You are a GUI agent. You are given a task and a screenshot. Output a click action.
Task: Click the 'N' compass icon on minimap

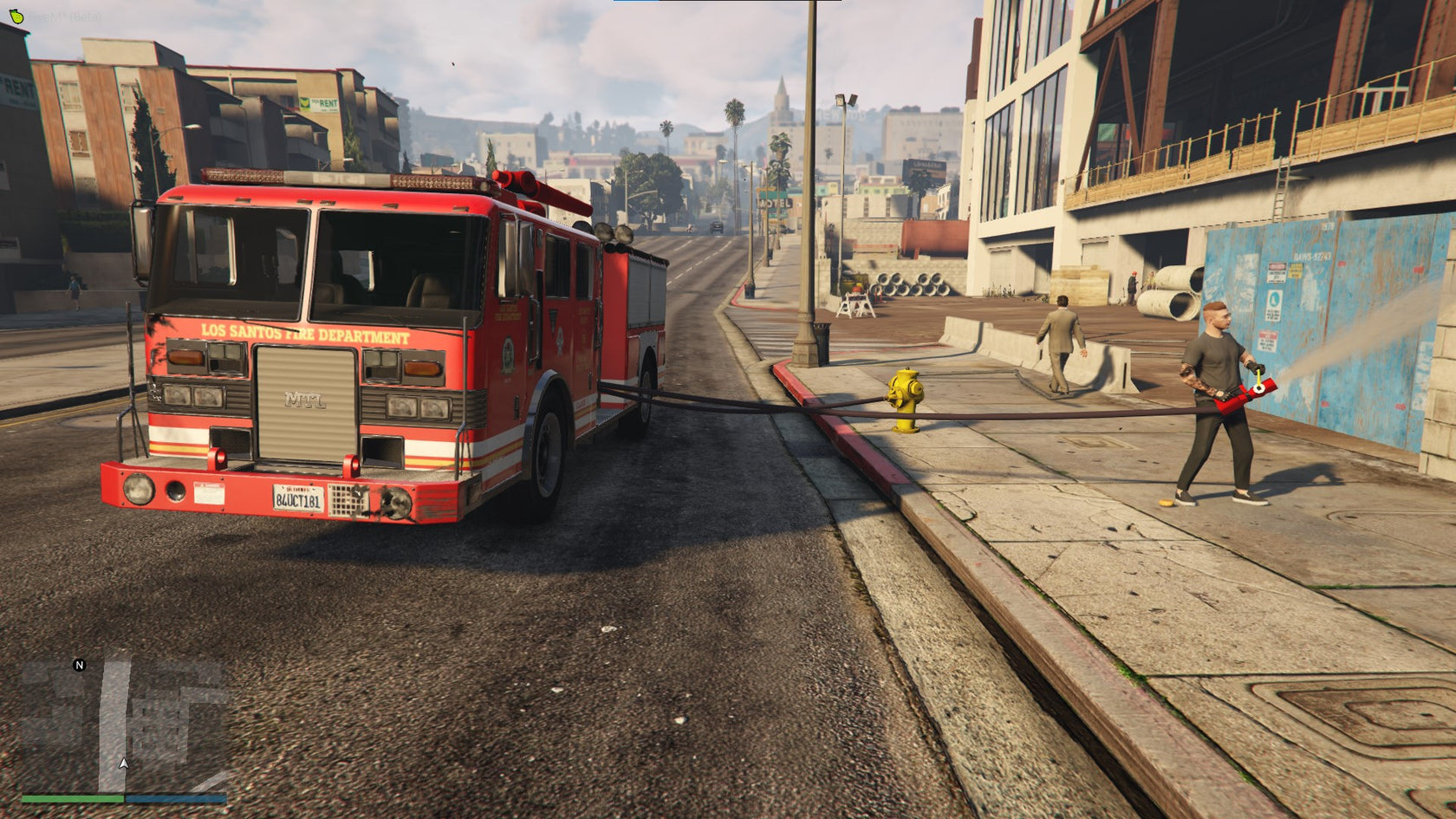point(78,667)
